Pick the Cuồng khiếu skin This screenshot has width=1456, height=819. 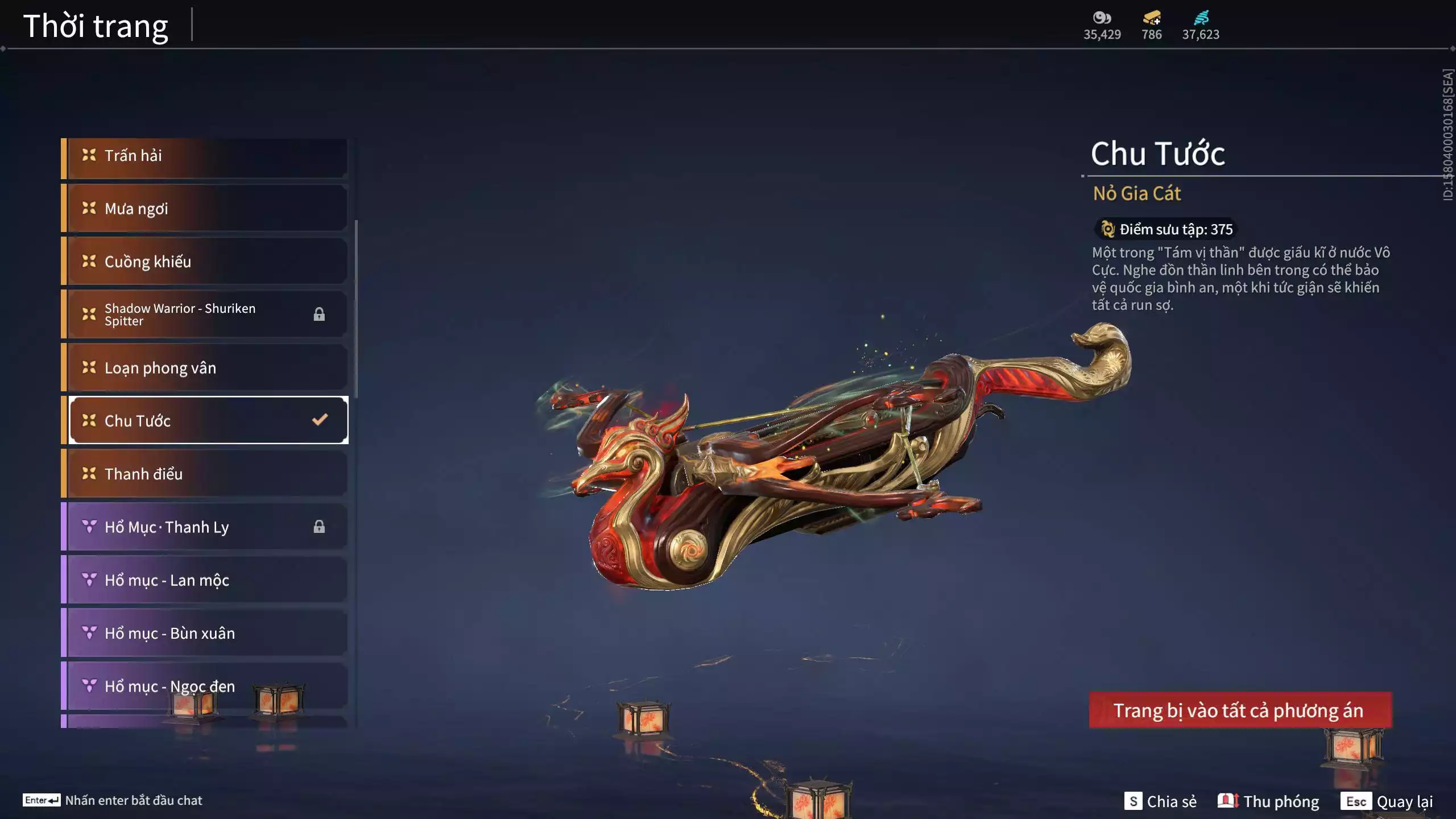pyautogui.click(x=205, y=262)
